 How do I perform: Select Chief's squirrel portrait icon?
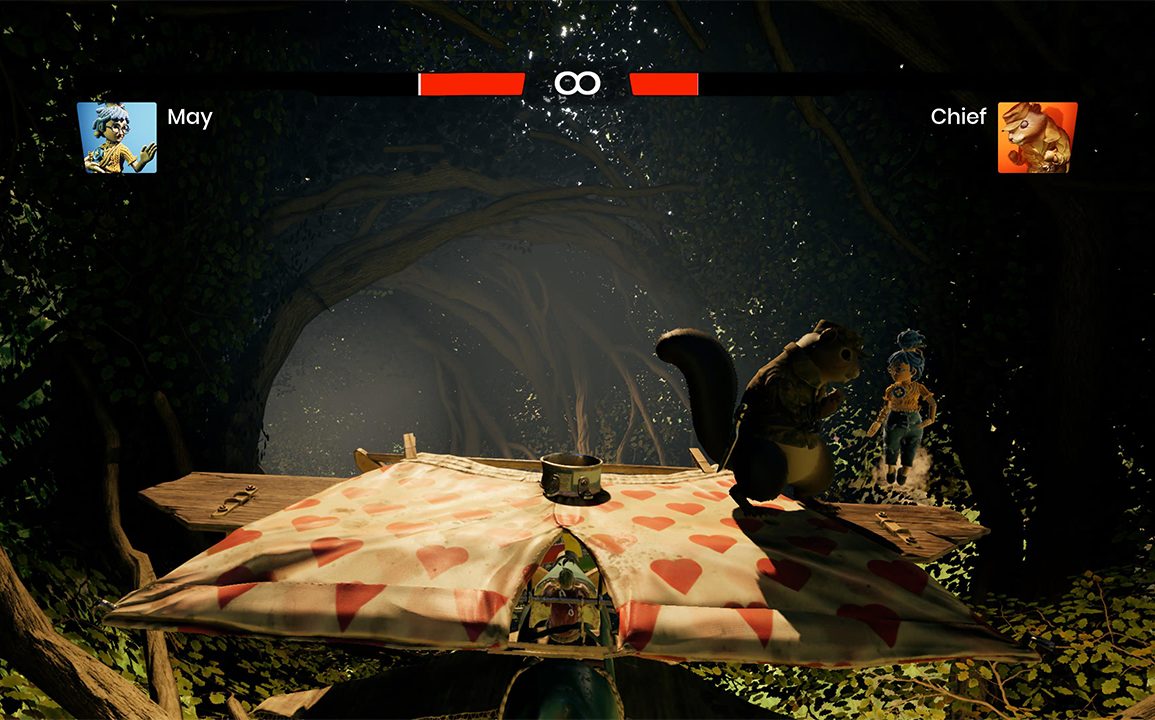(x=1037, y=138)
